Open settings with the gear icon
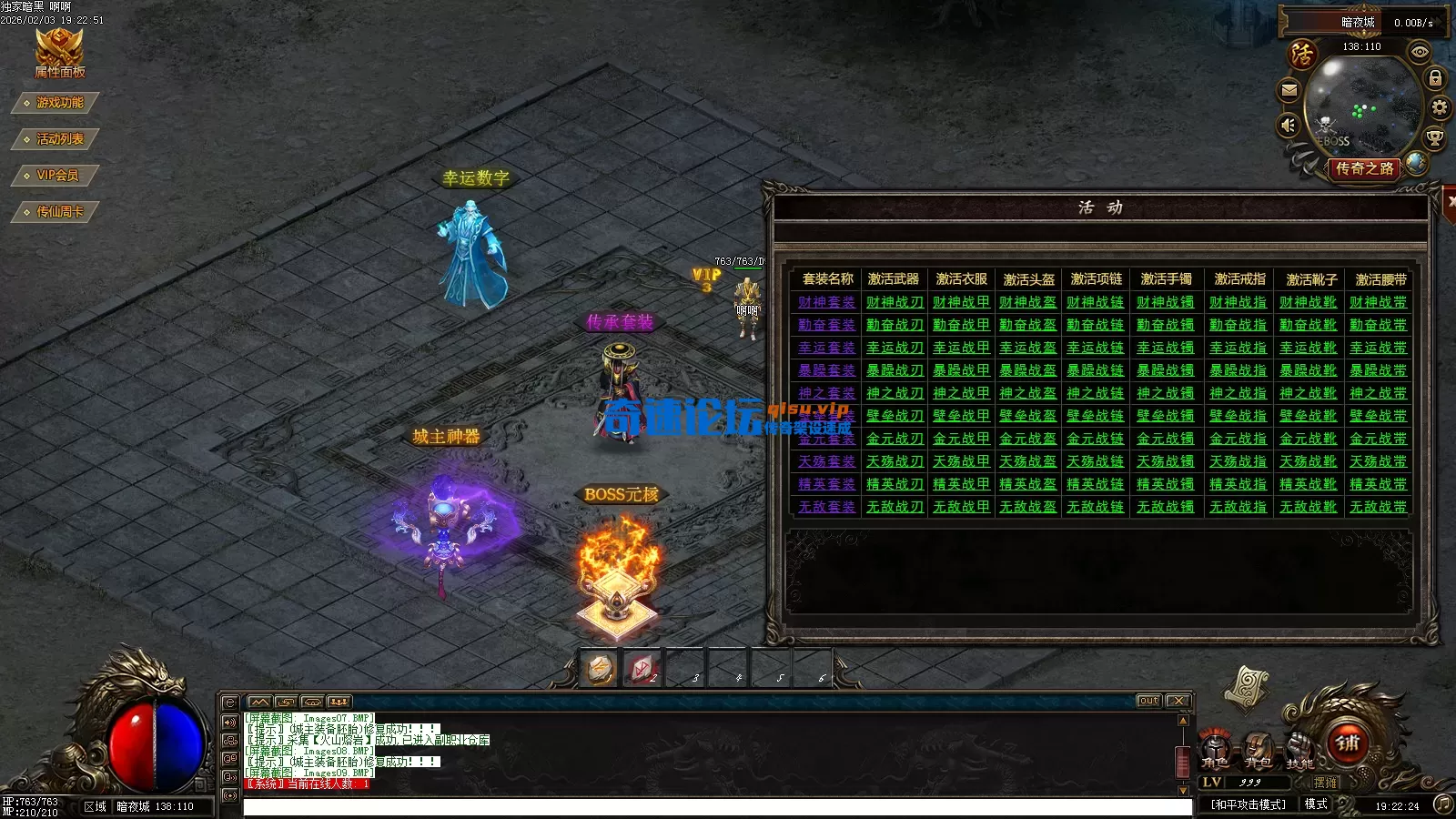 click(x=1439, y=107)
